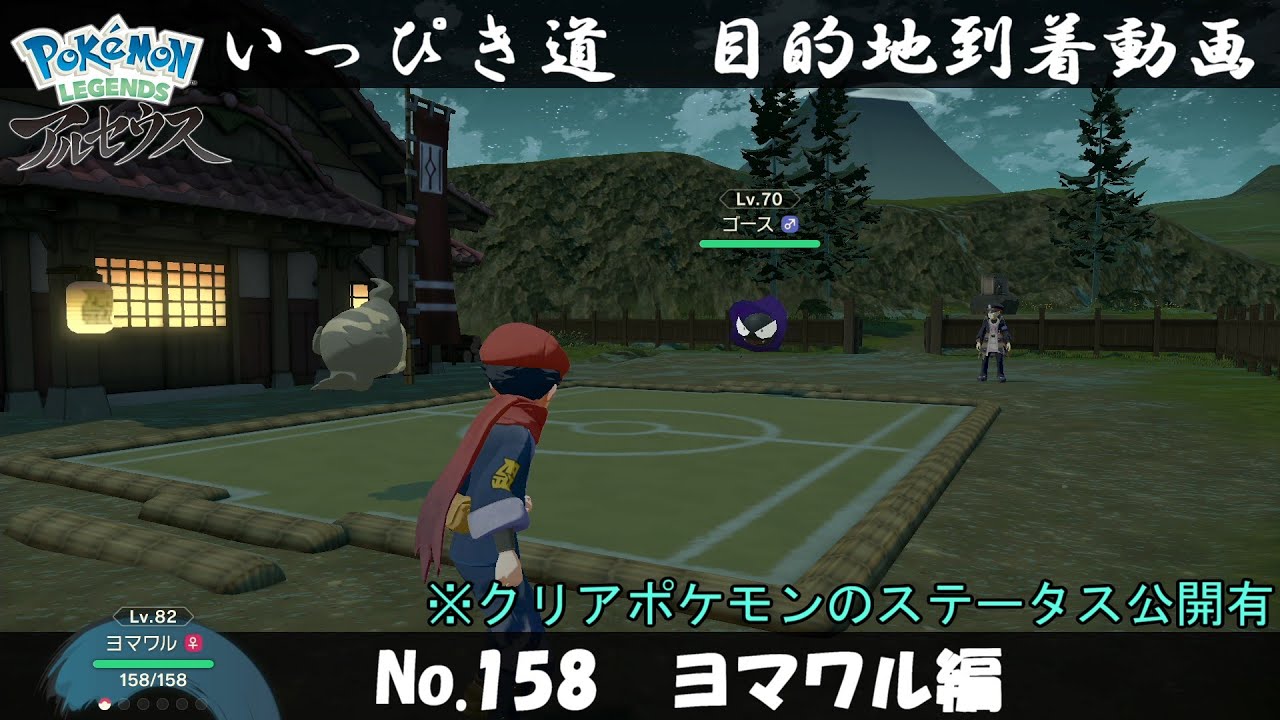This screenshot has width=1280, height=720.
Task: Click the Poké Ball party slot icon
Action: click(x=104, y=704)
